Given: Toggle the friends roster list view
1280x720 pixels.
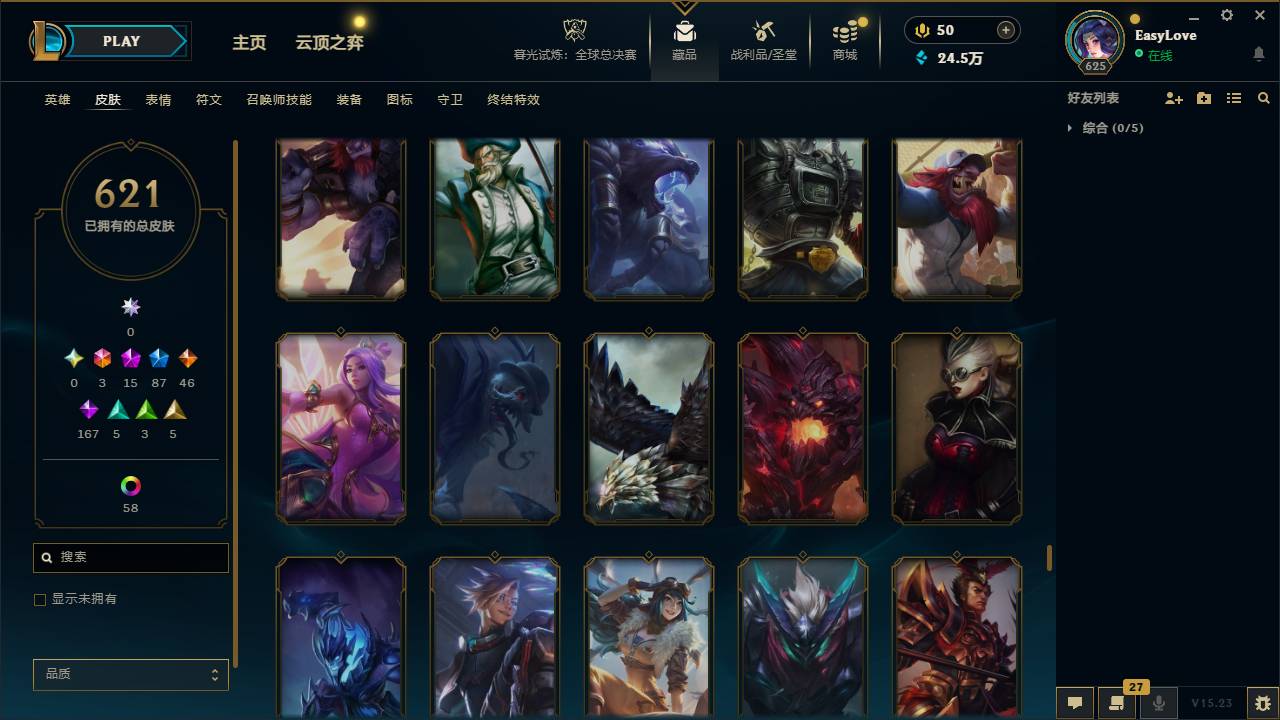Looking at the screenshot, I should pyautogui.click(x=1233, y=98).
